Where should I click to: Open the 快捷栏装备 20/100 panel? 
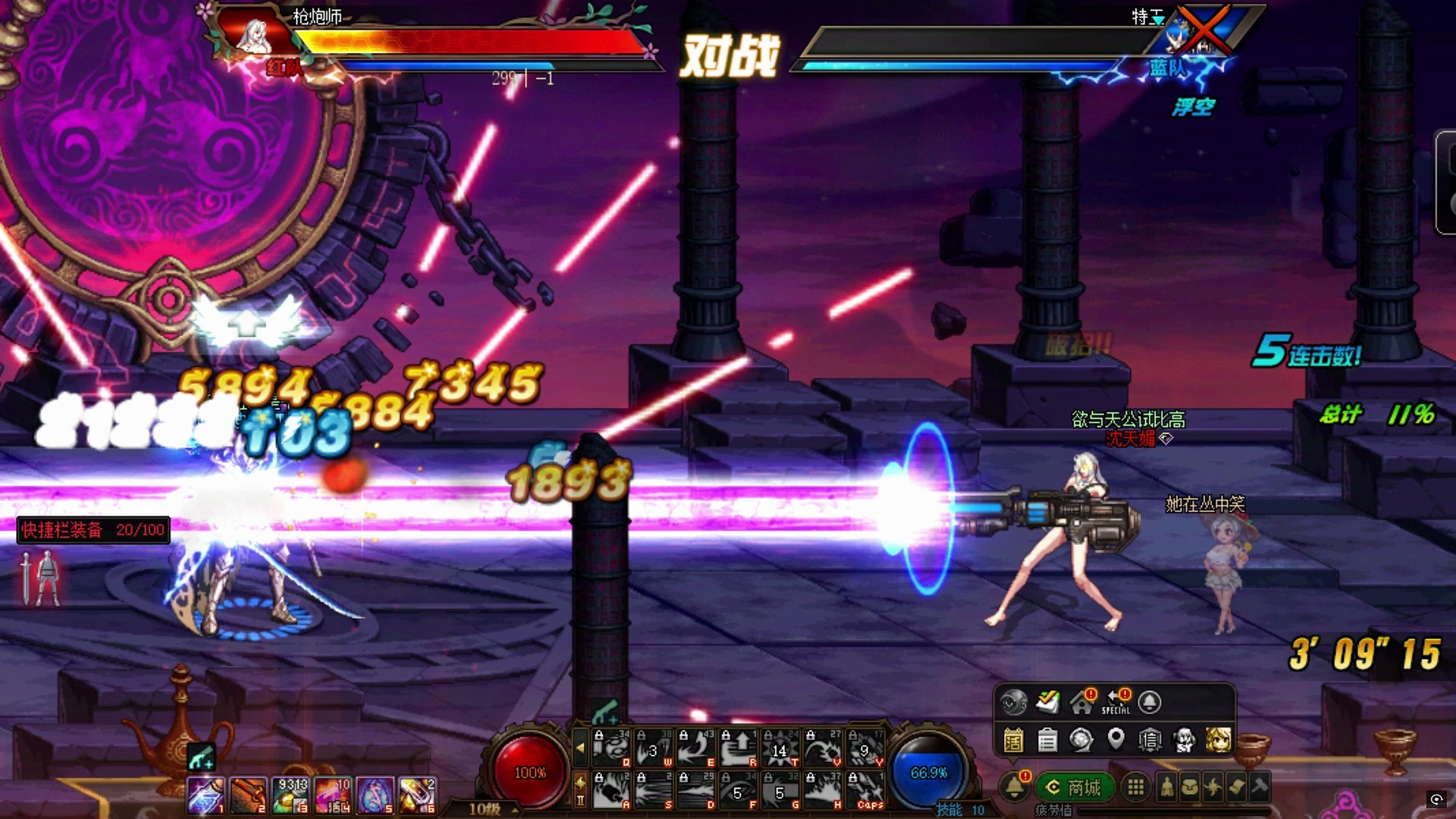click(x=93, y=530)
